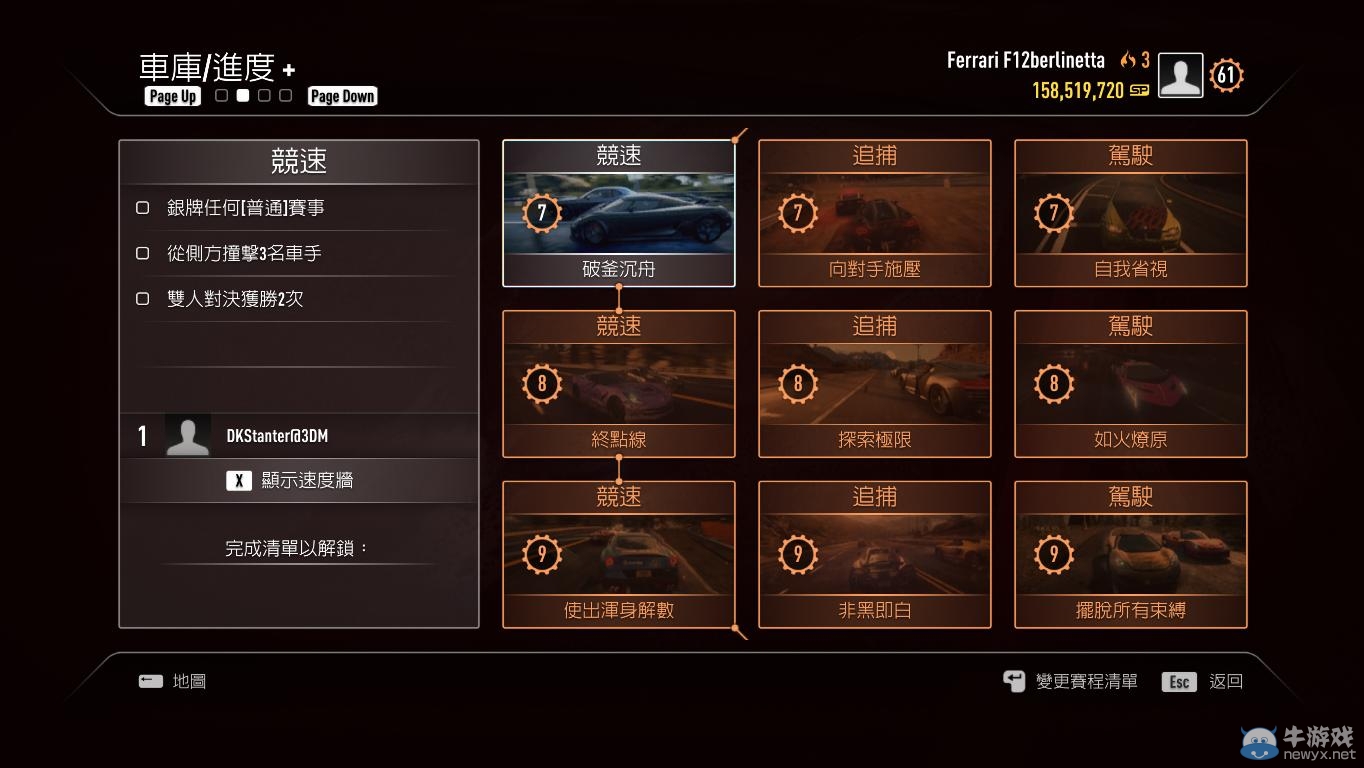Click the 返回 link in the bottom bar
This screenshot has width=1364, height=768.
1224,681
